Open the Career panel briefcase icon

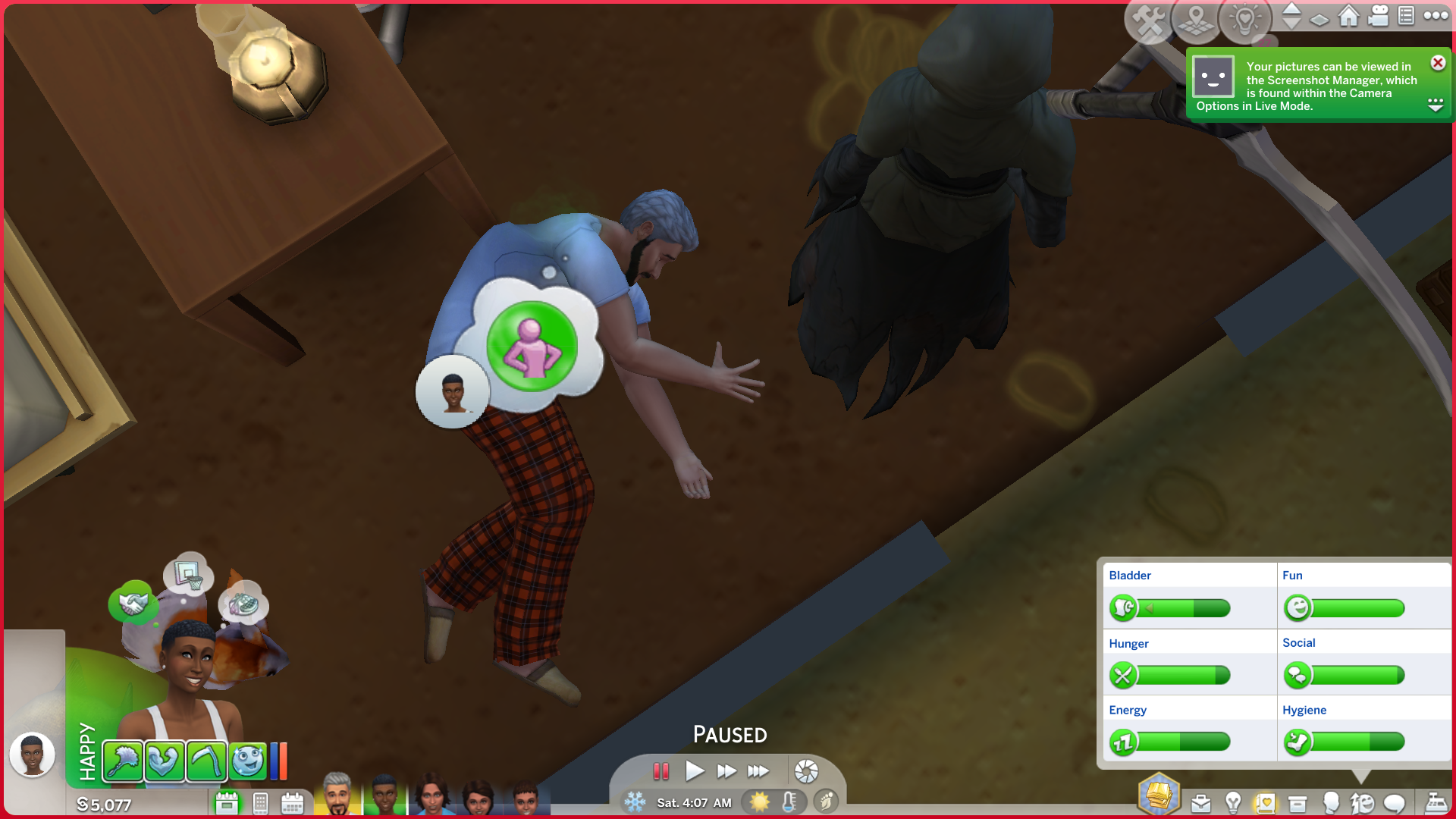point(1200,803)
